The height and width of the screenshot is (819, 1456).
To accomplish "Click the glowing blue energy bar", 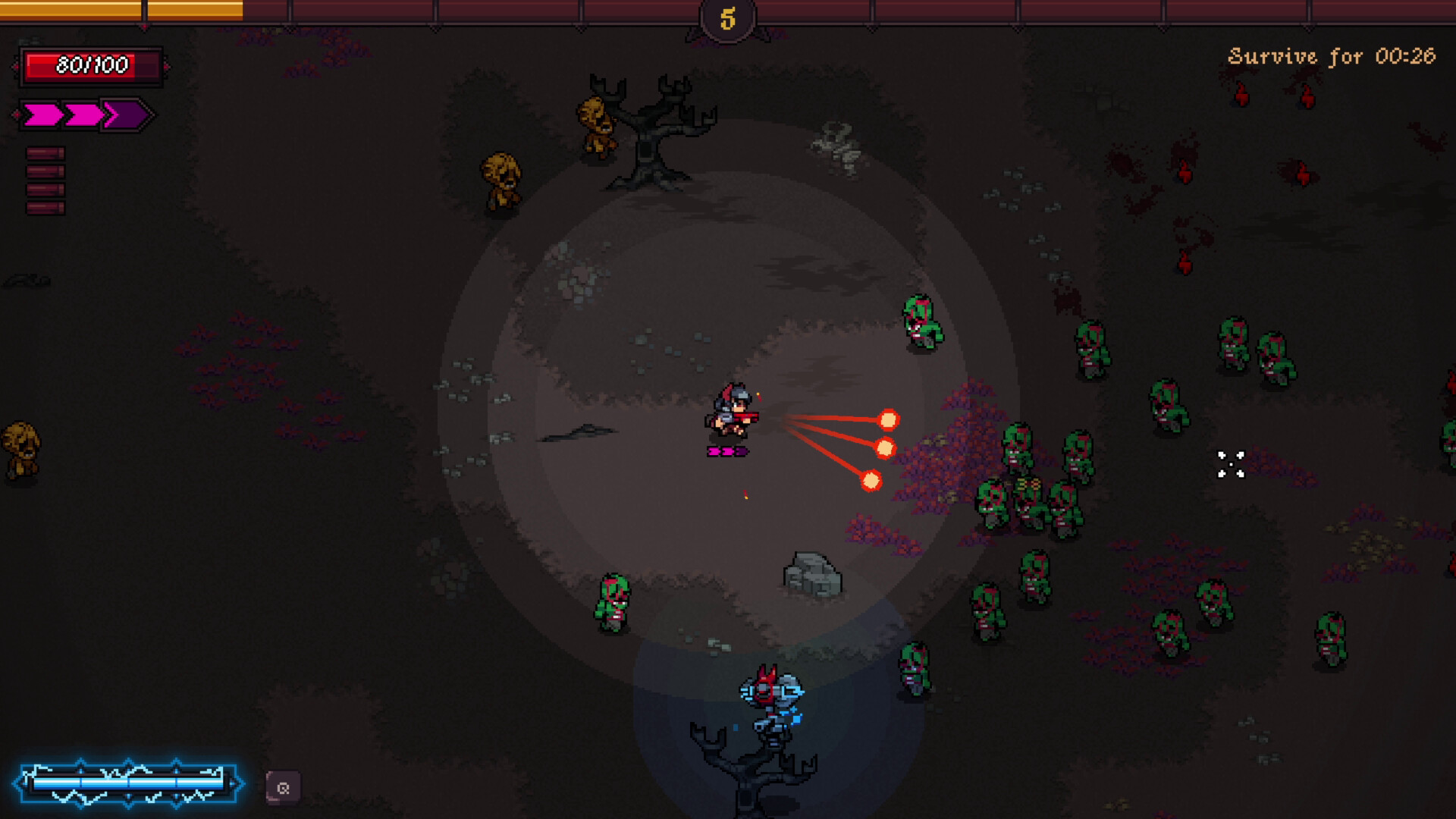I will coord(129,783).
